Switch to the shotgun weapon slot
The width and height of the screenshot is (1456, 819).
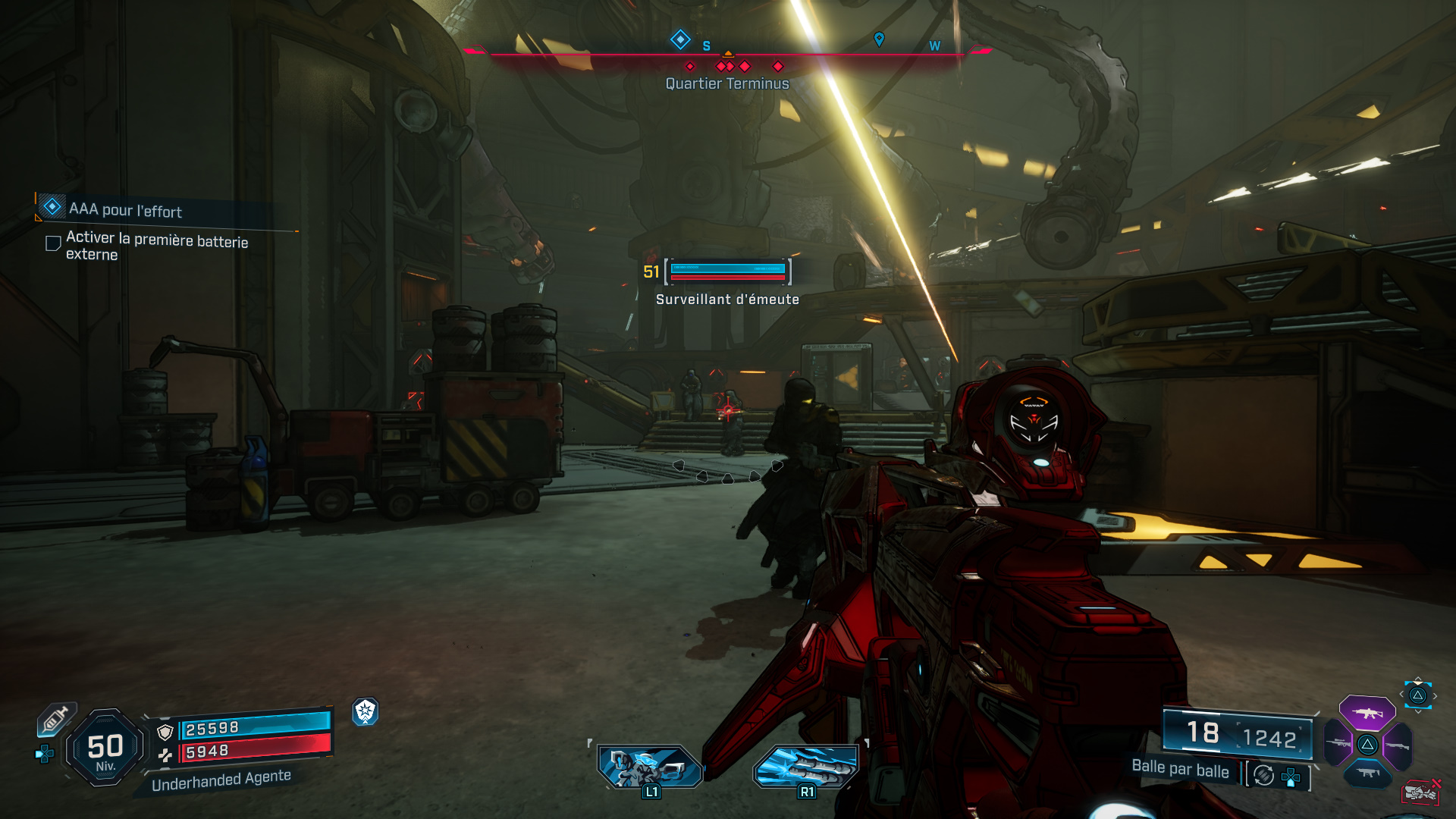click(x=1398, y=745)
